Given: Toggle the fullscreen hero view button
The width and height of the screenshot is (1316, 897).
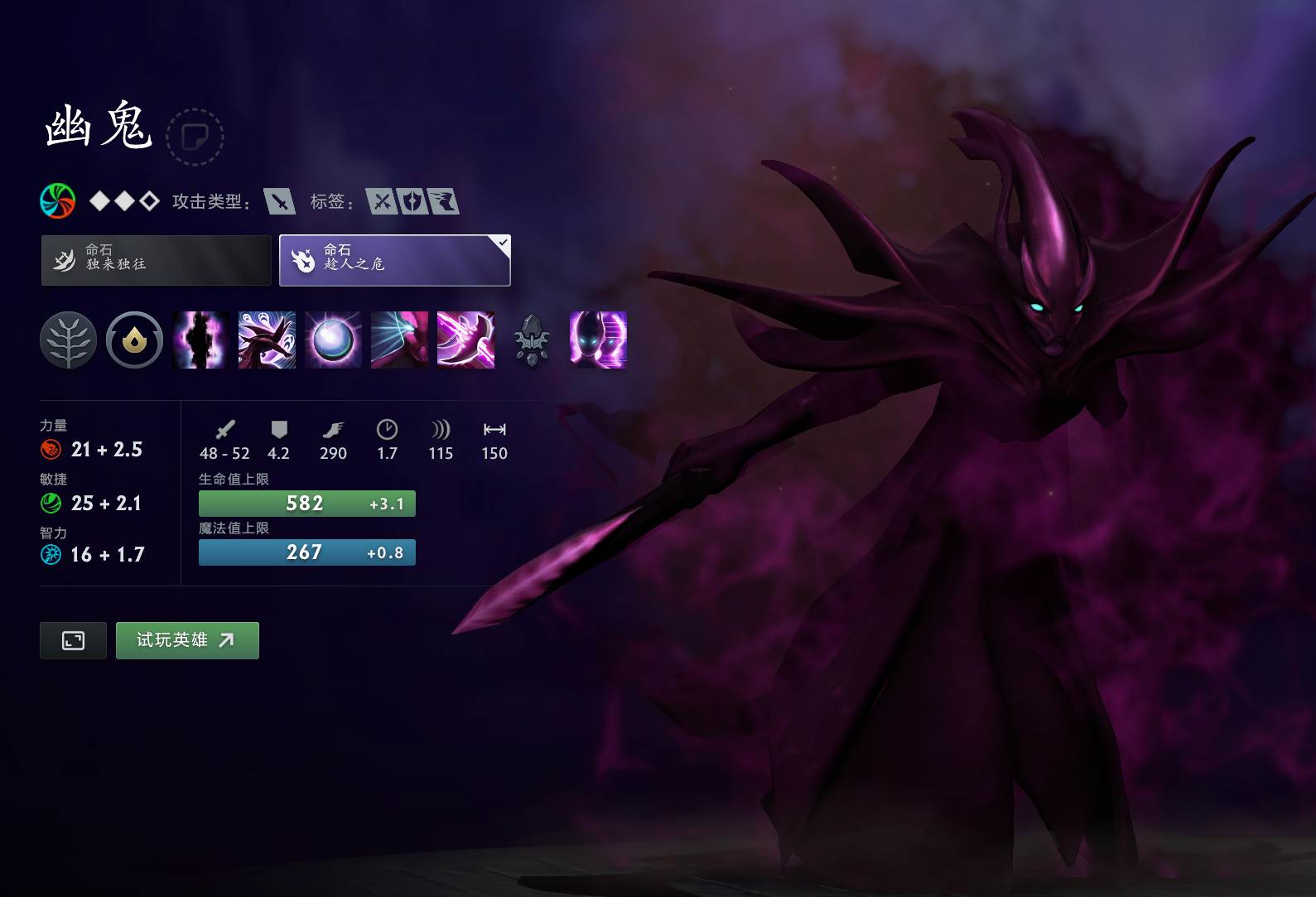Looking at the screenshot, I should tap(73, 640).
